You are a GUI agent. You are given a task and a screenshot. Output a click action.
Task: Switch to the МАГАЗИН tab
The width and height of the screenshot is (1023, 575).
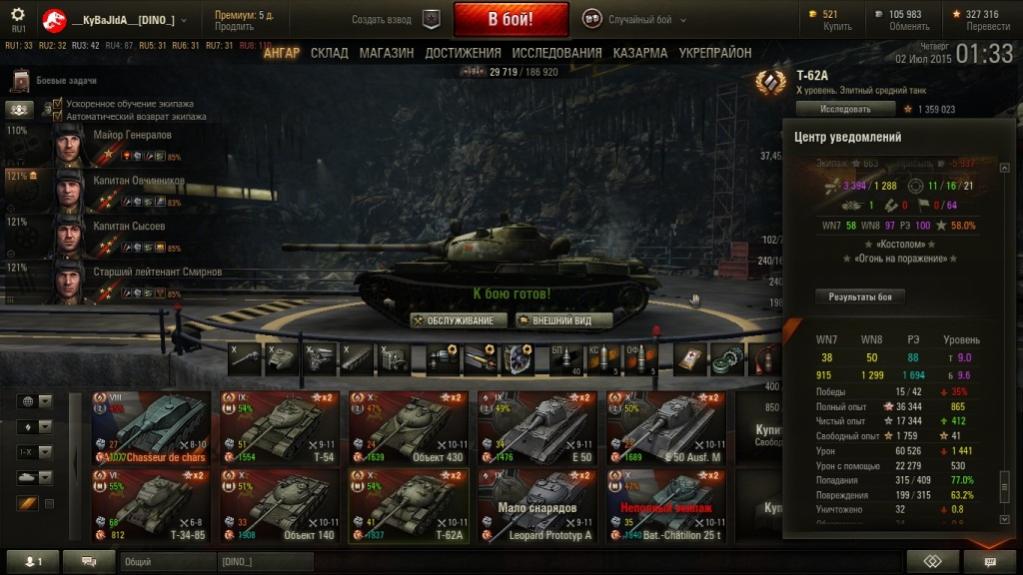[386, 53]
